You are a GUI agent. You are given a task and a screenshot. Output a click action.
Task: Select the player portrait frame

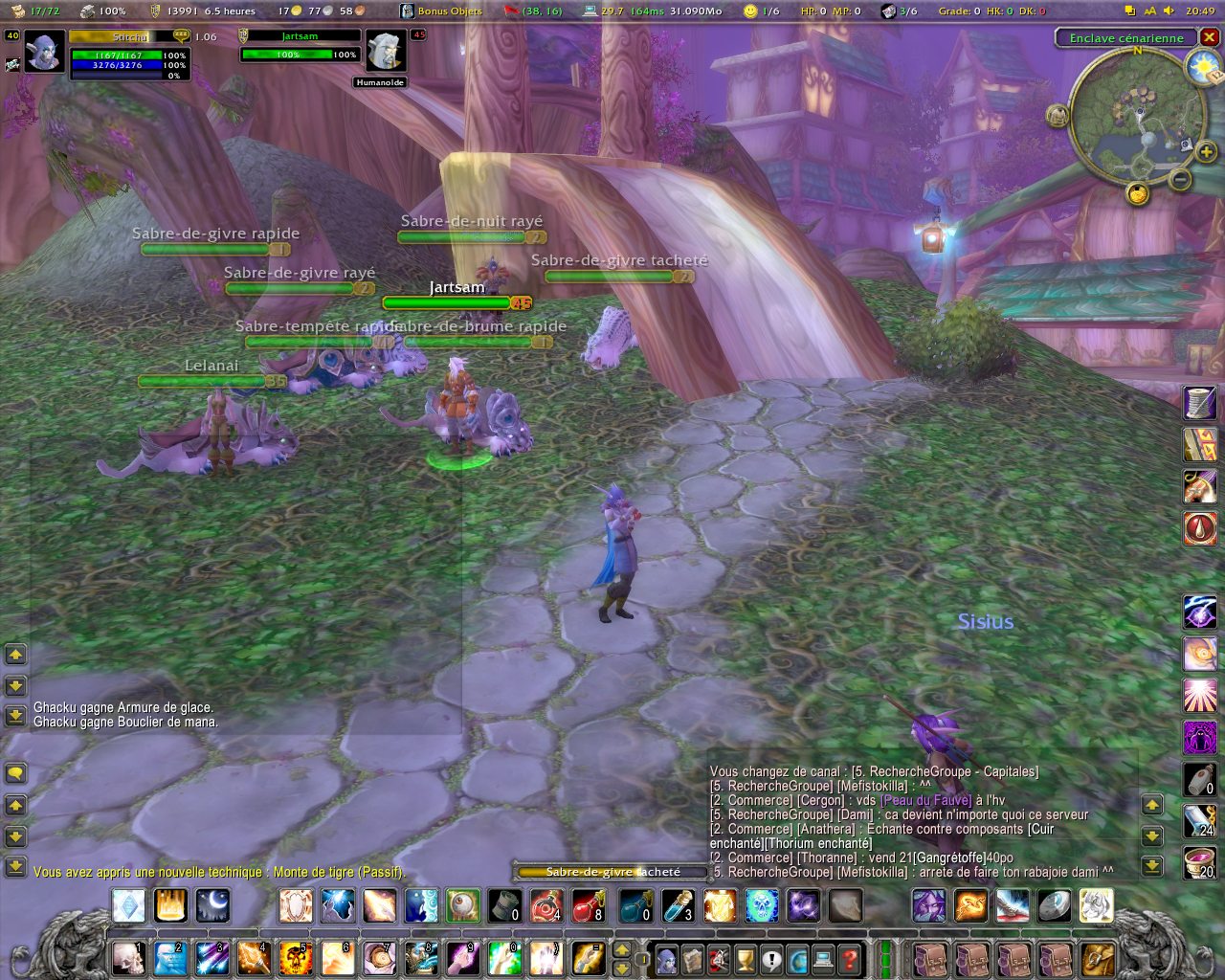pos(44,51)
